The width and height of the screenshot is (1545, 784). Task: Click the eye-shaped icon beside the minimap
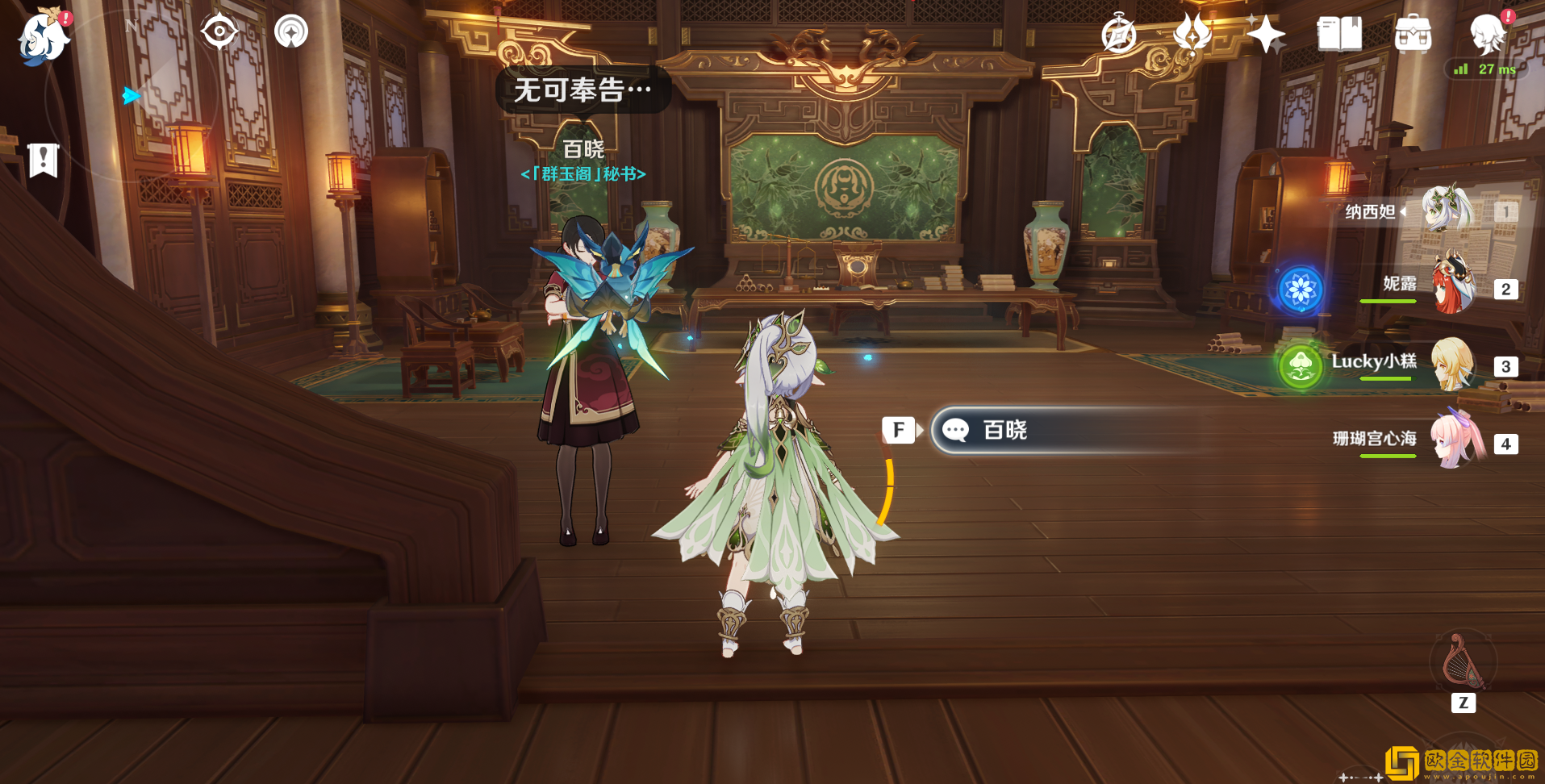pyautogui.click(x=219, y=32)
